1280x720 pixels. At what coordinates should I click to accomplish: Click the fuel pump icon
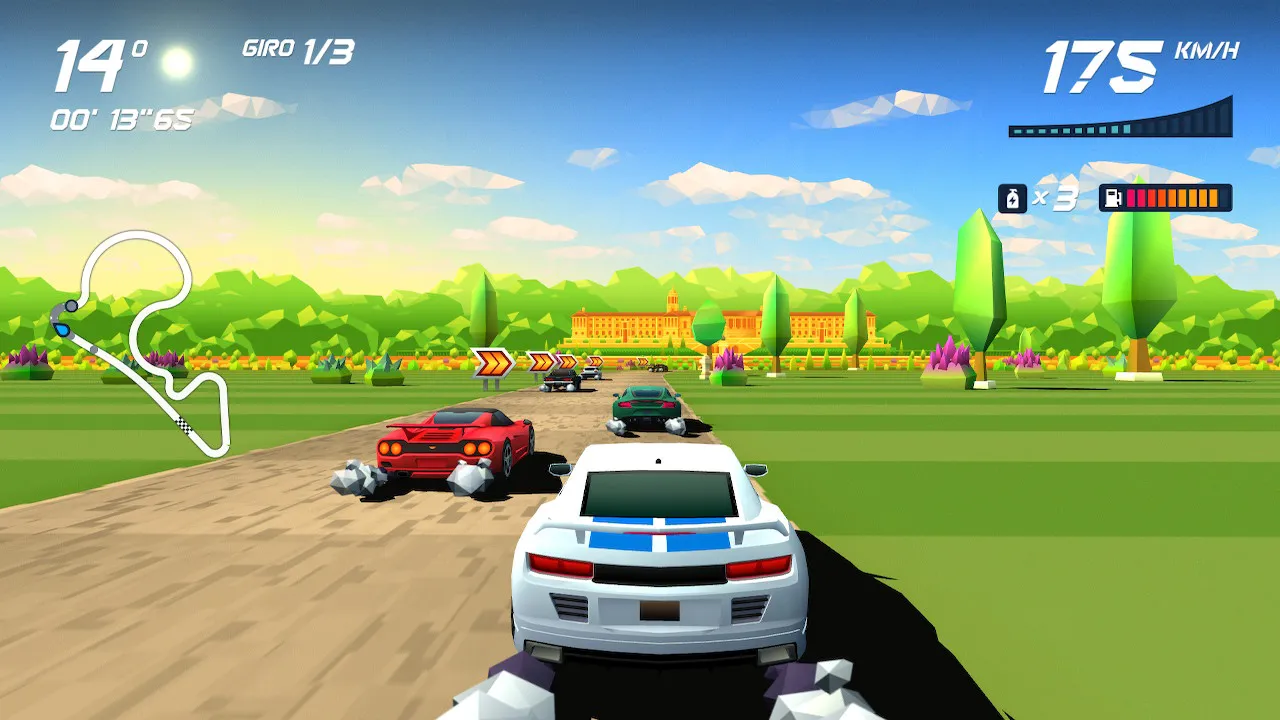point(1113,198)
